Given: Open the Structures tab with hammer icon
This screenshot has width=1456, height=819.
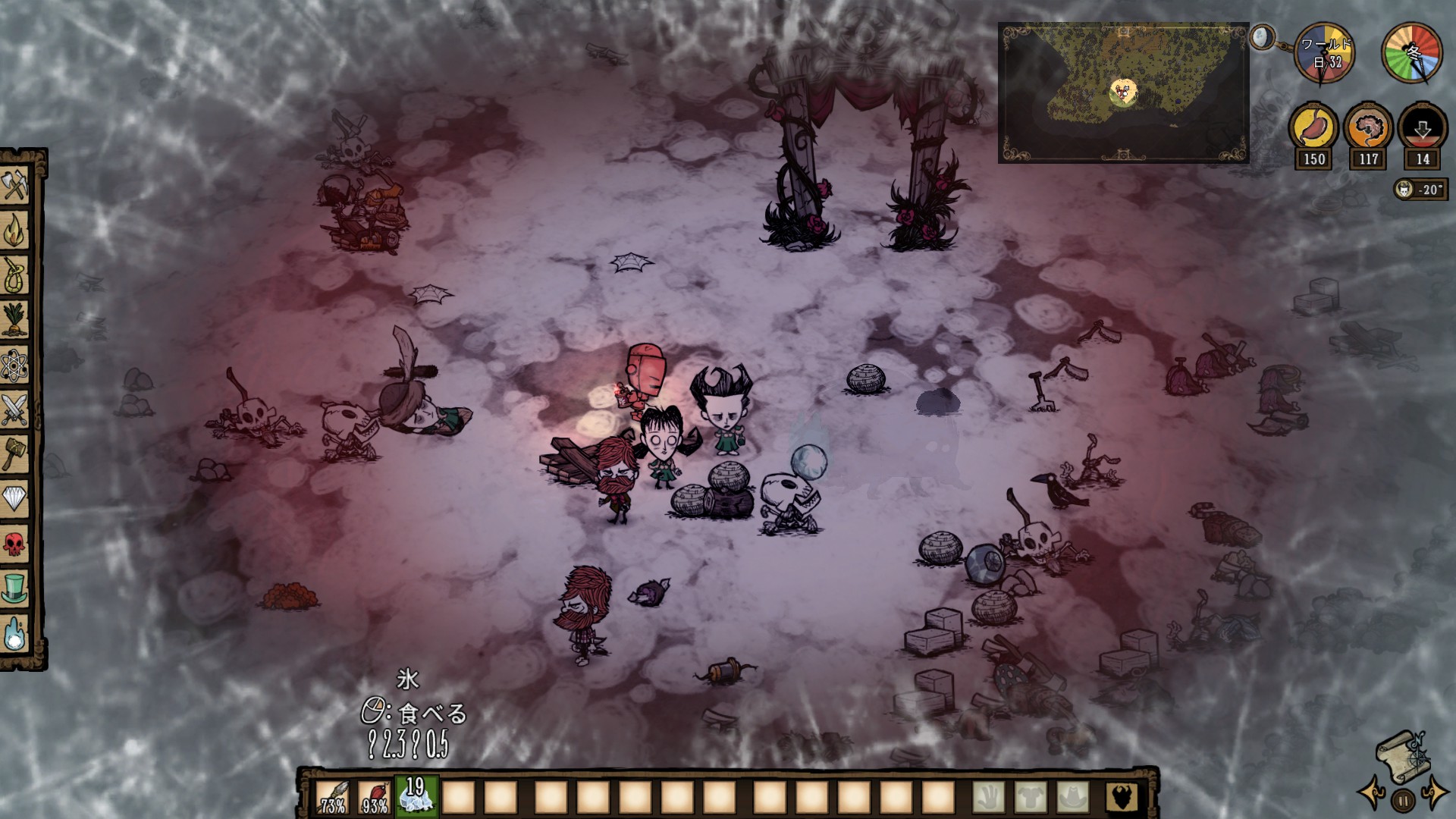Looking at the screenshot, I should click(15, 454).
